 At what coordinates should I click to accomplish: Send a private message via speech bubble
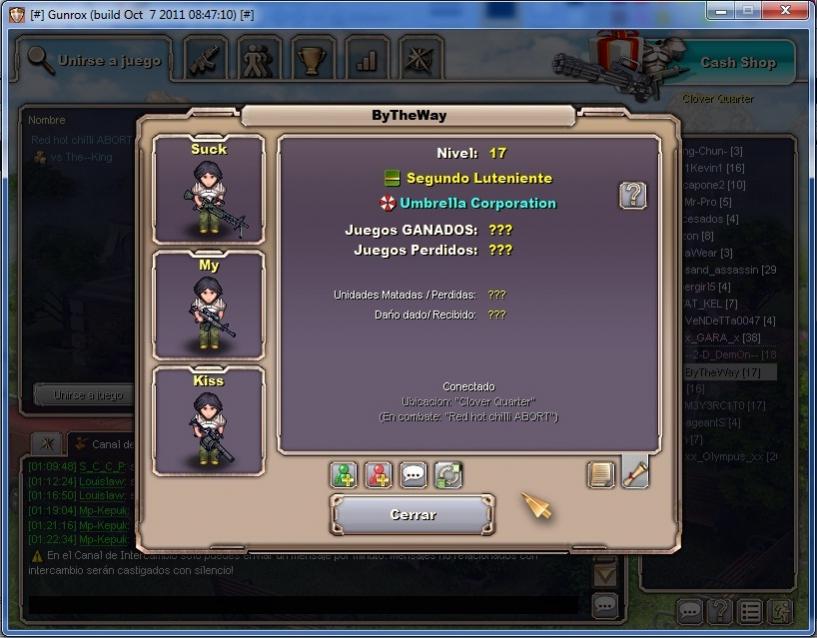coord(413,475)
